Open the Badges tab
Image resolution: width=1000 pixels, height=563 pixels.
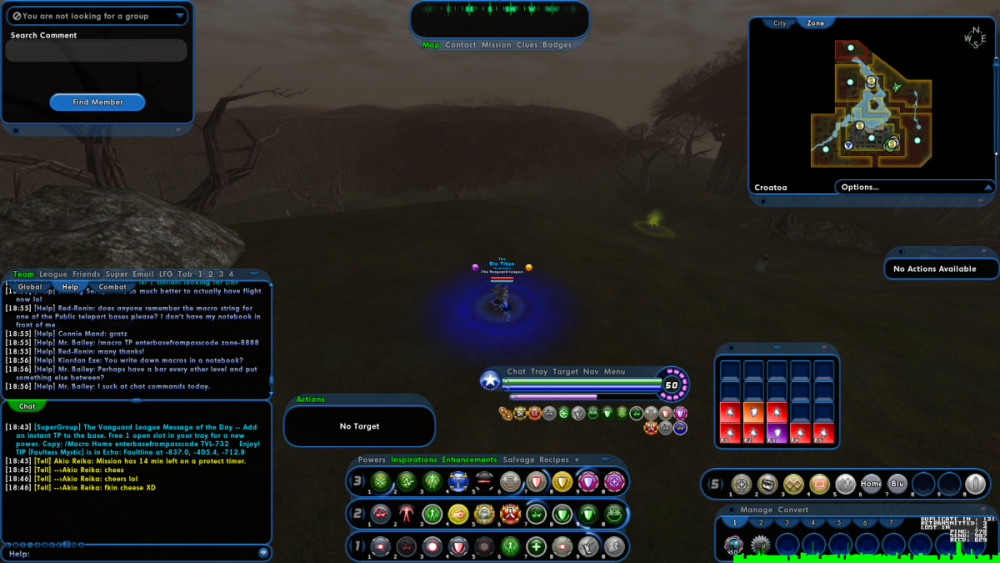click(557, 45)
